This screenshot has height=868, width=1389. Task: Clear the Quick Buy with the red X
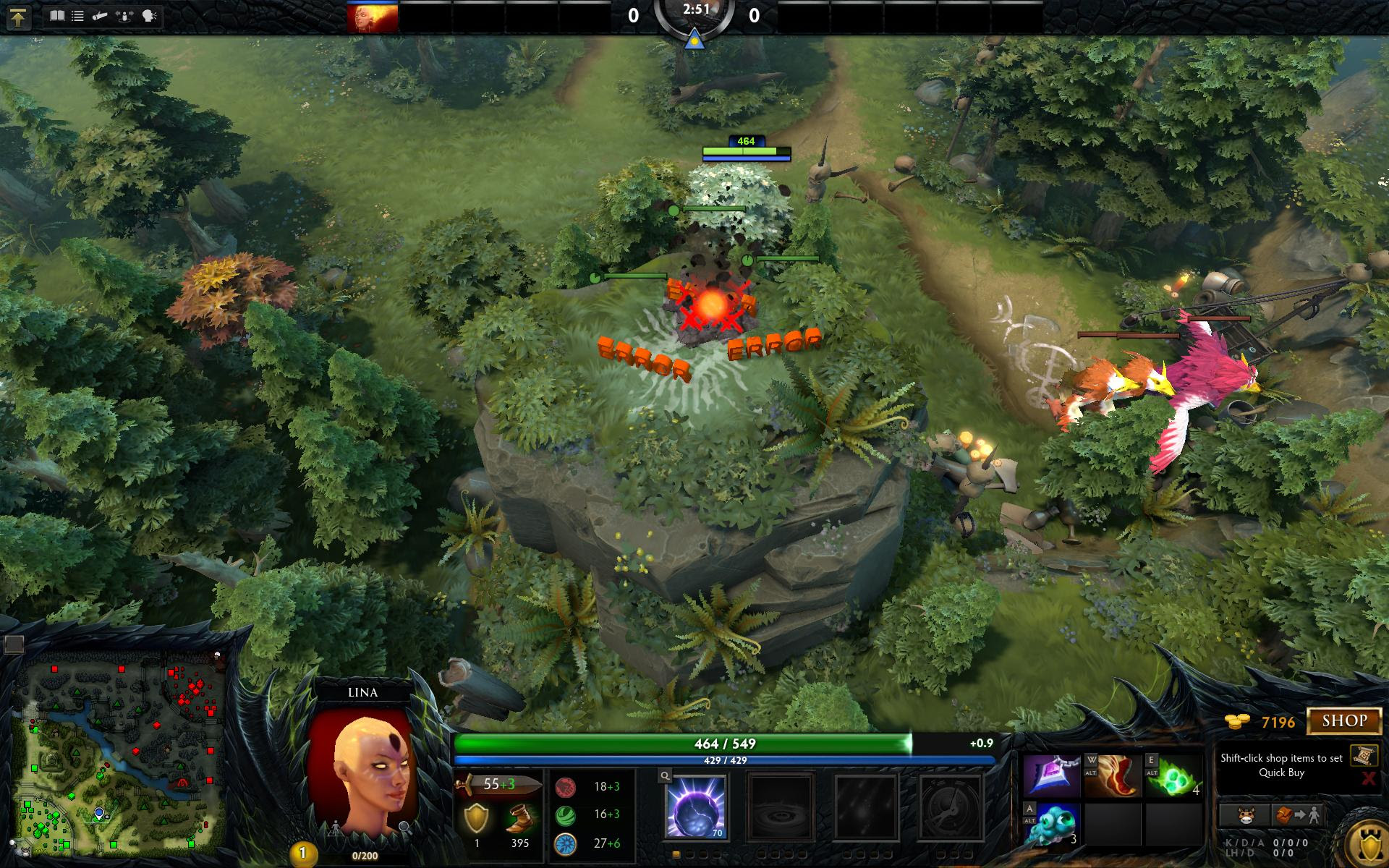pos(1369,778)
